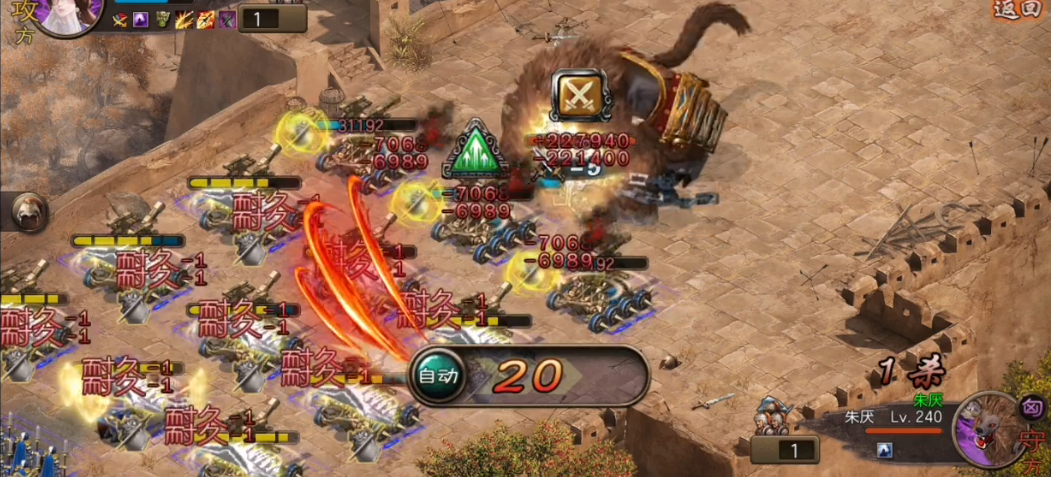The width and height of the screenshot is (1051, 477).
Task: Toggle the 自动 auto-battle button
Action: [x=438, y=376]
